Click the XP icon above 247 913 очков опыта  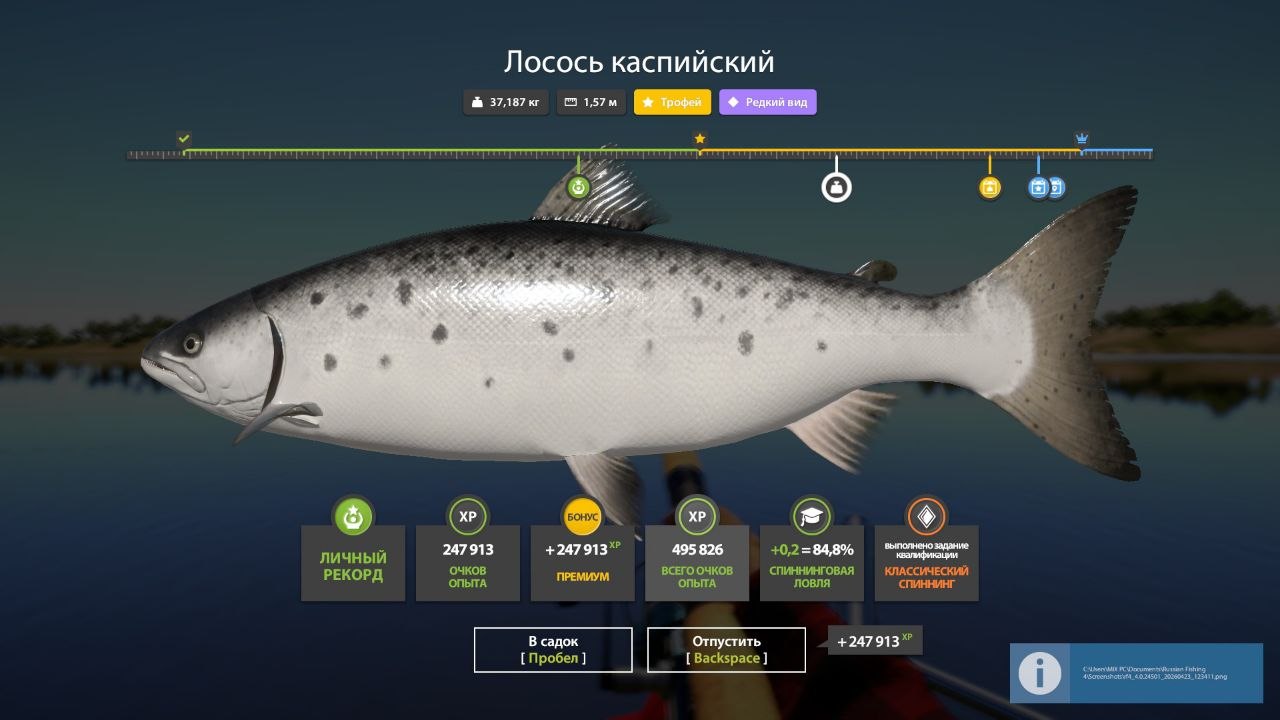[468, 518]
